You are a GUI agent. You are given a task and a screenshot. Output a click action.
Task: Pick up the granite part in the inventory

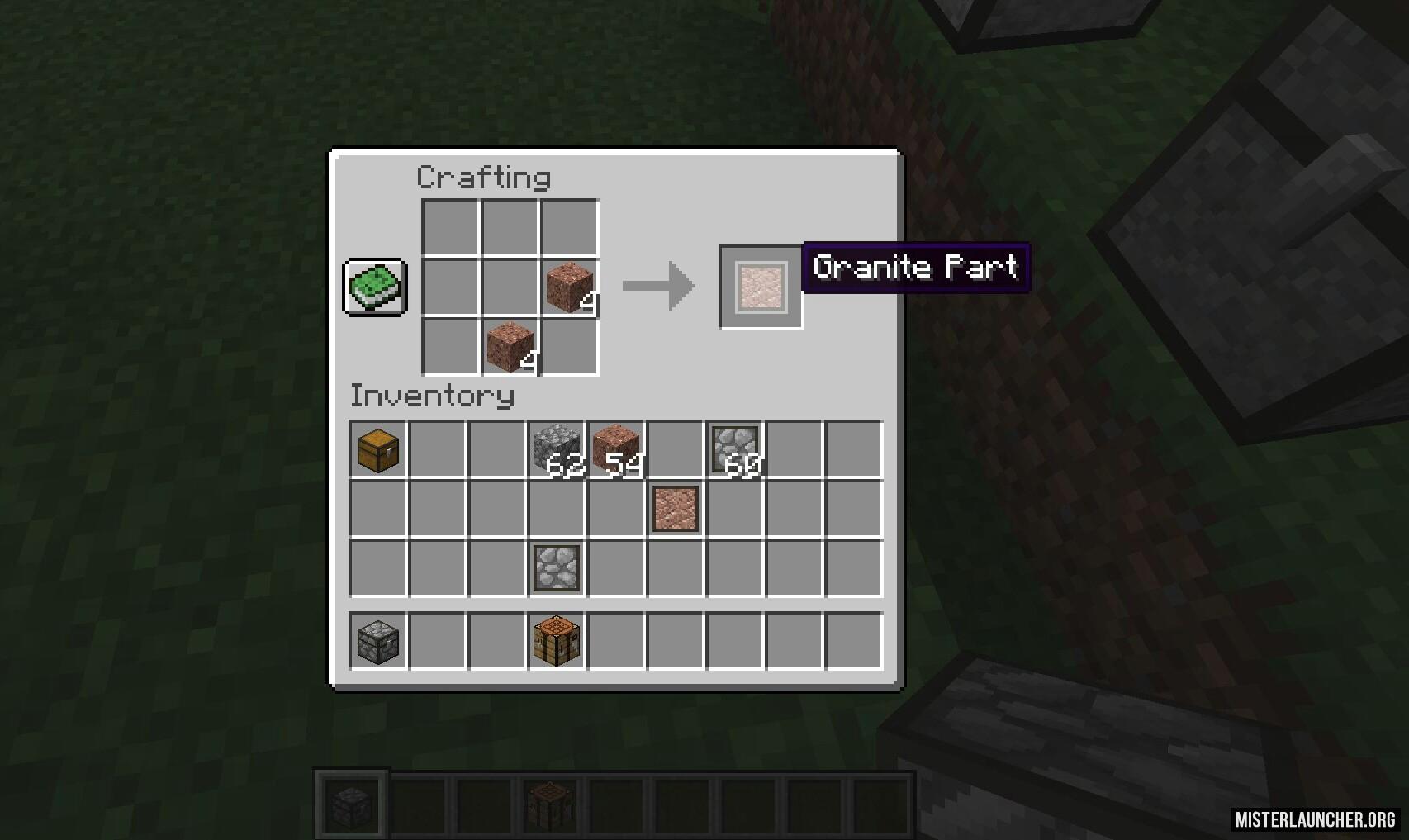[x=676, y=509]
